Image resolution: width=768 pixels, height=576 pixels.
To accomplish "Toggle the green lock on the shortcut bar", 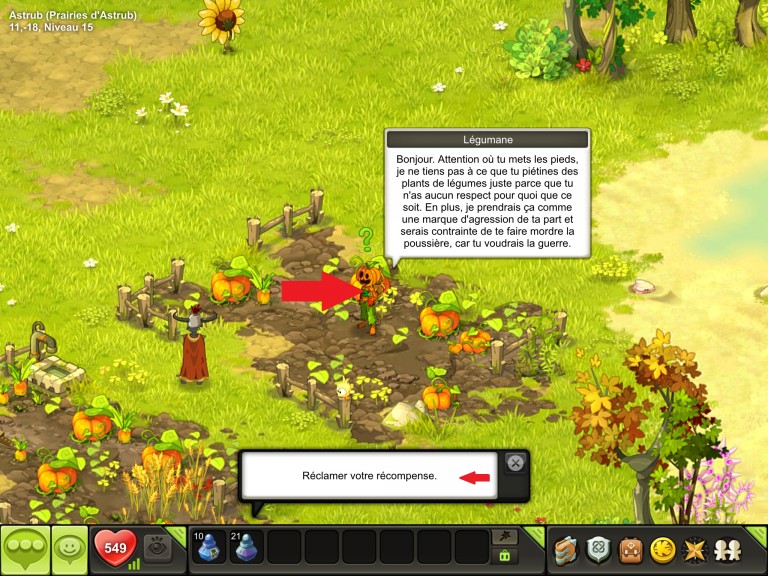I will click(506, 556).
